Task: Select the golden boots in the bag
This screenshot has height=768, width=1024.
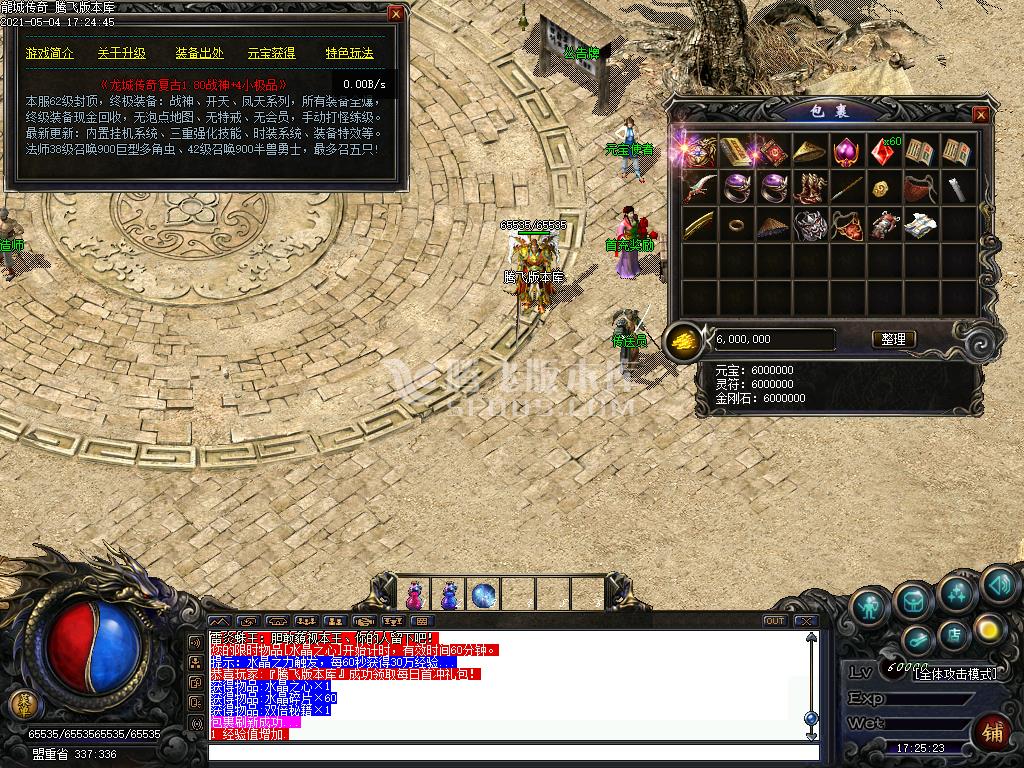Action: point(810,188)
